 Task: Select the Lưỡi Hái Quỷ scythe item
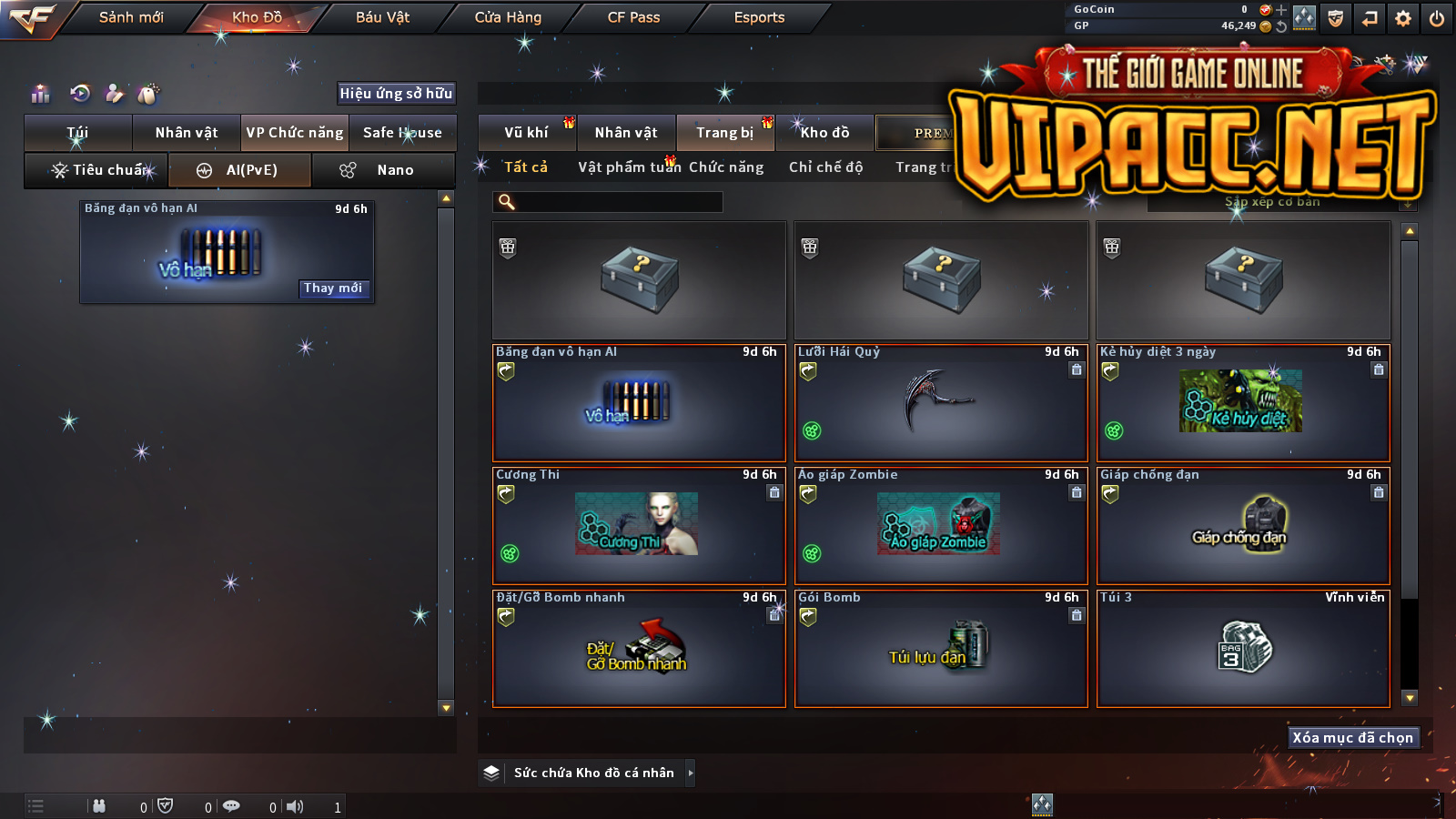tap(941, 403)
